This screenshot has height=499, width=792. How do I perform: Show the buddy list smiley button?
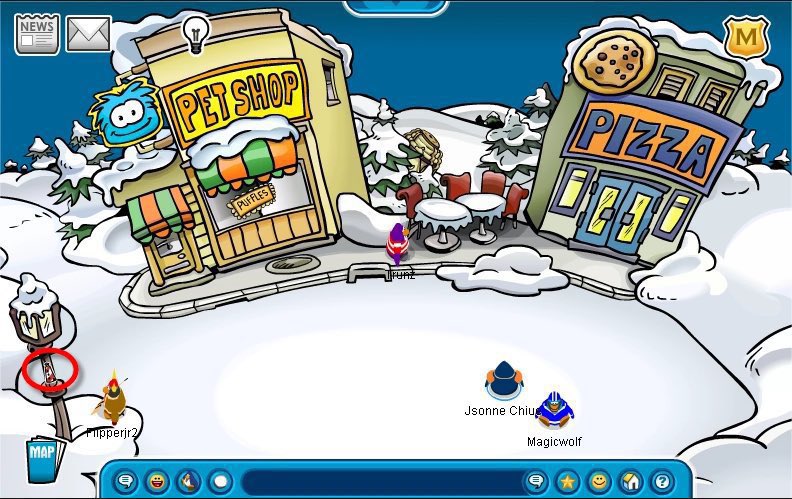coord(598,481)
